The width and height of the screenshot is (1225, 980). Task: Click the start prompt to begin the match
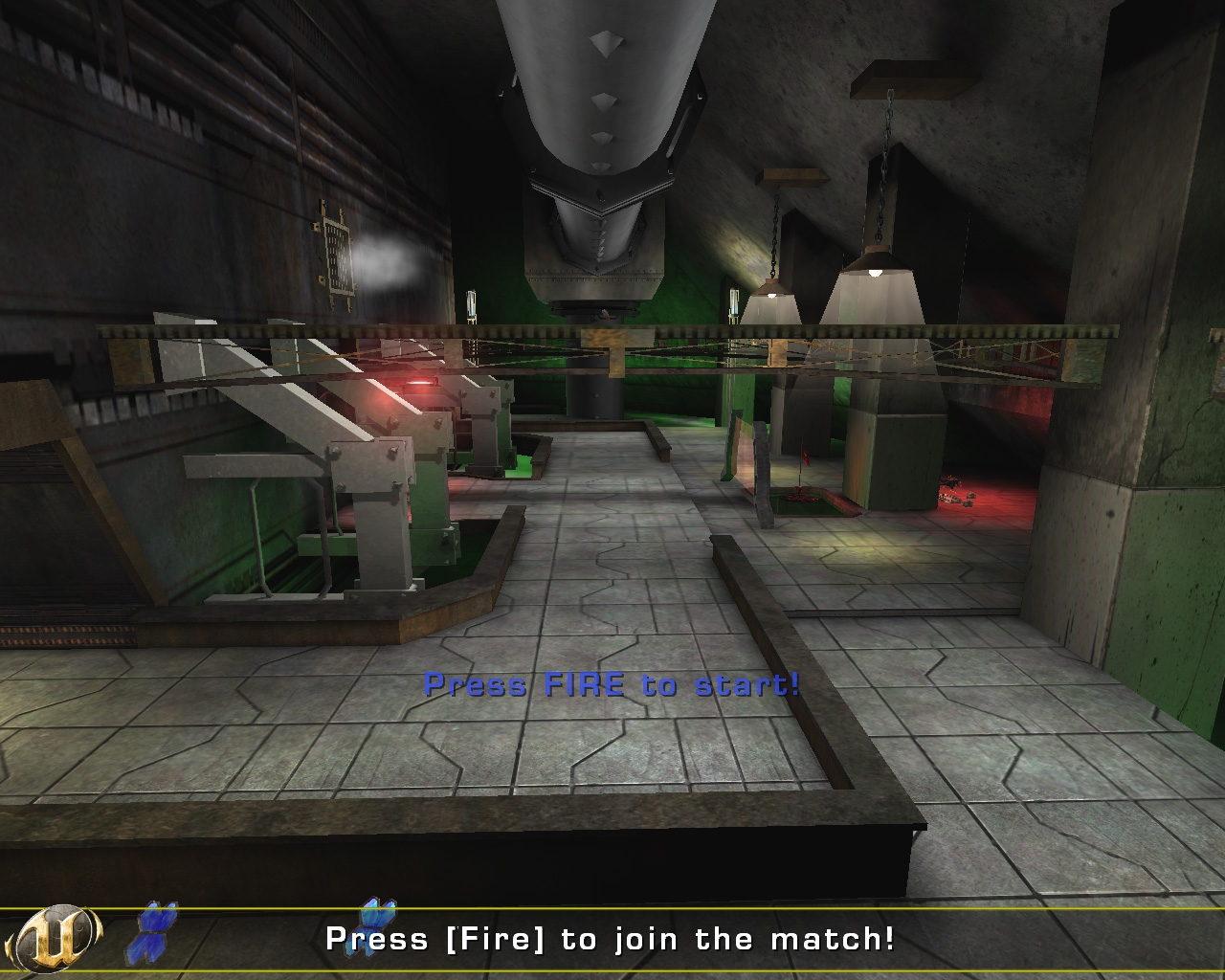click(612, 685)
